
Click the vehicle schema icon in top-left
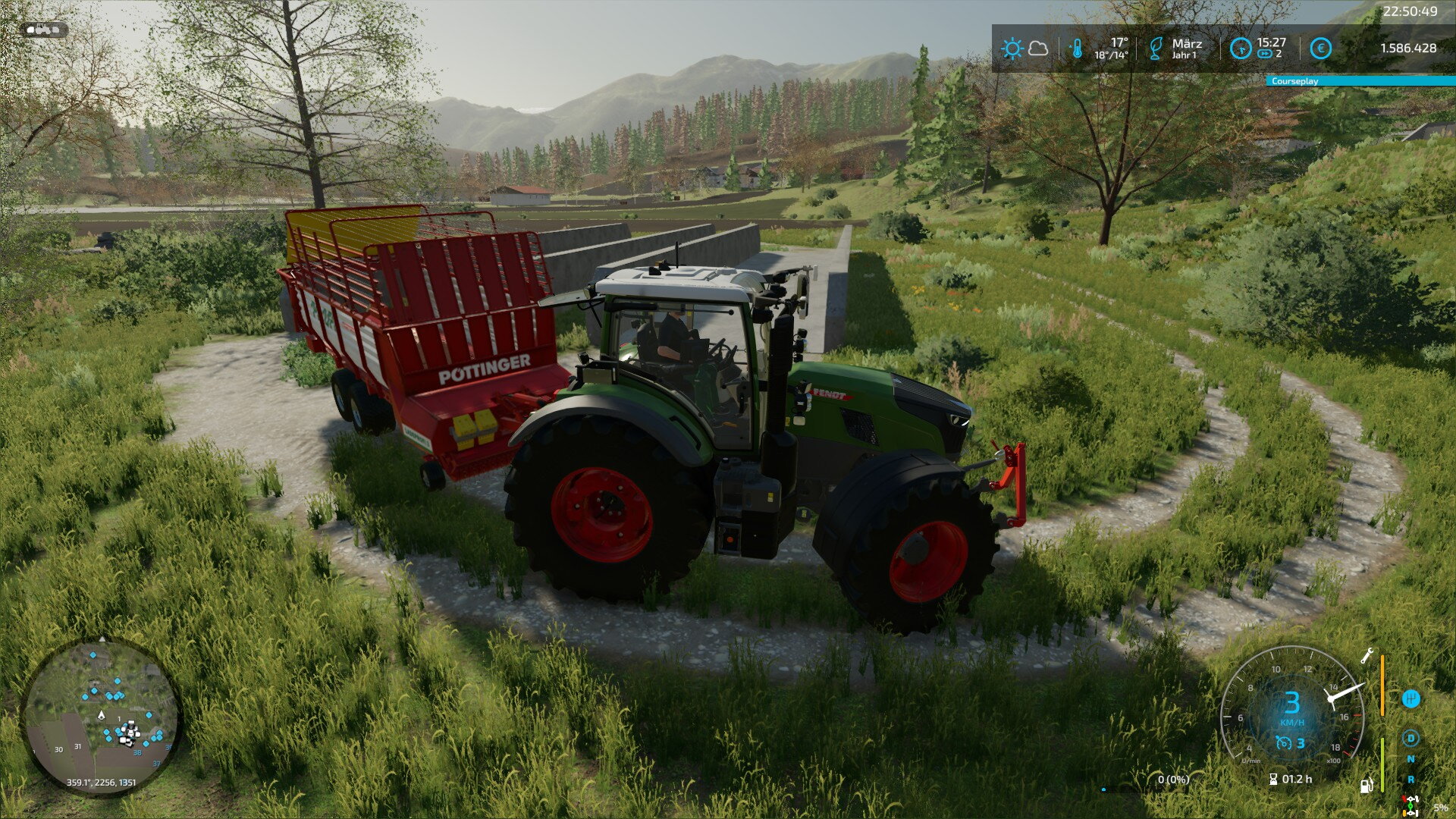45,30
